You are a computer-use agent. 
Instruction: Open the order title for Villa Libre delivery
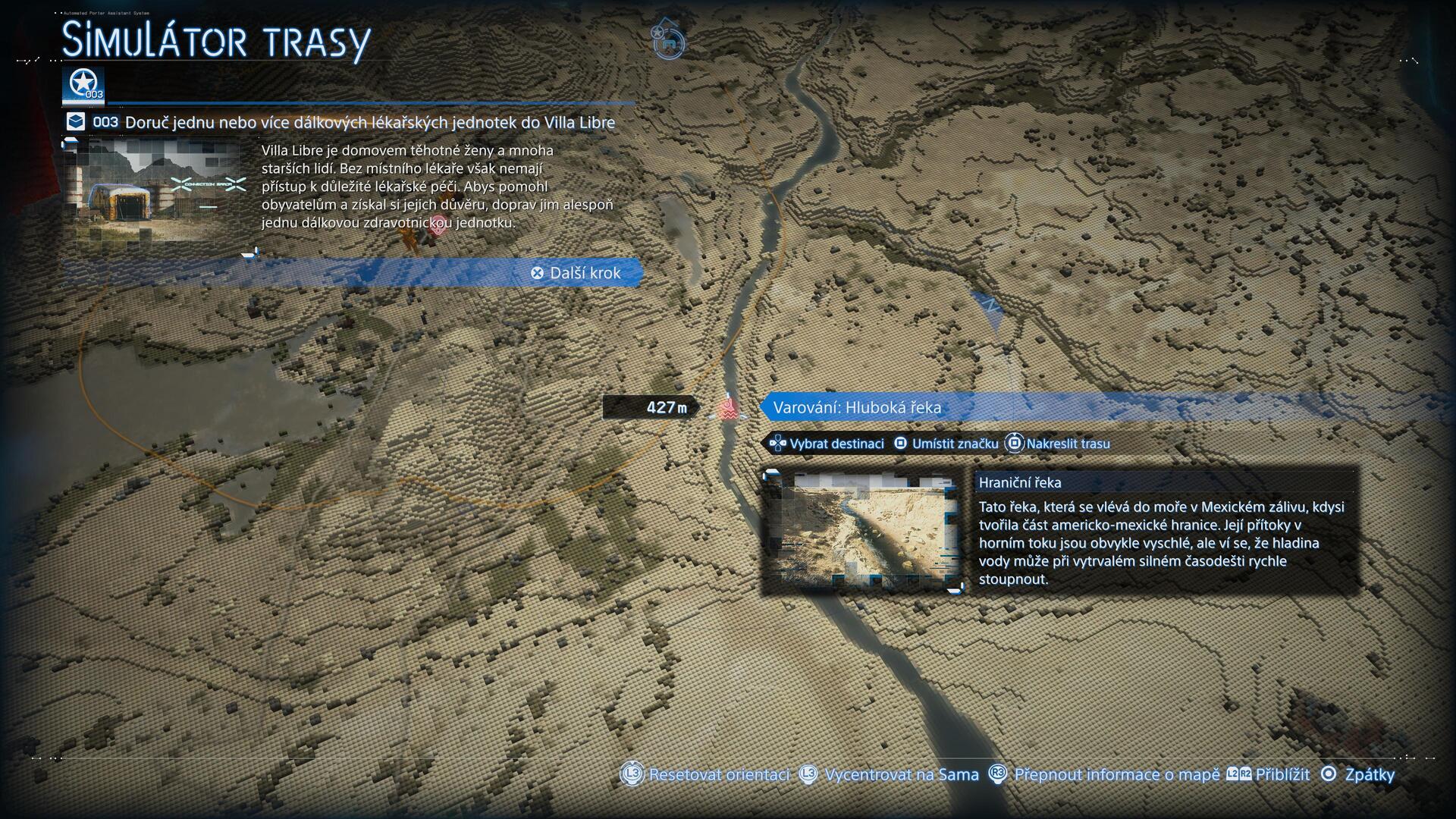click(x=369, y=122)
